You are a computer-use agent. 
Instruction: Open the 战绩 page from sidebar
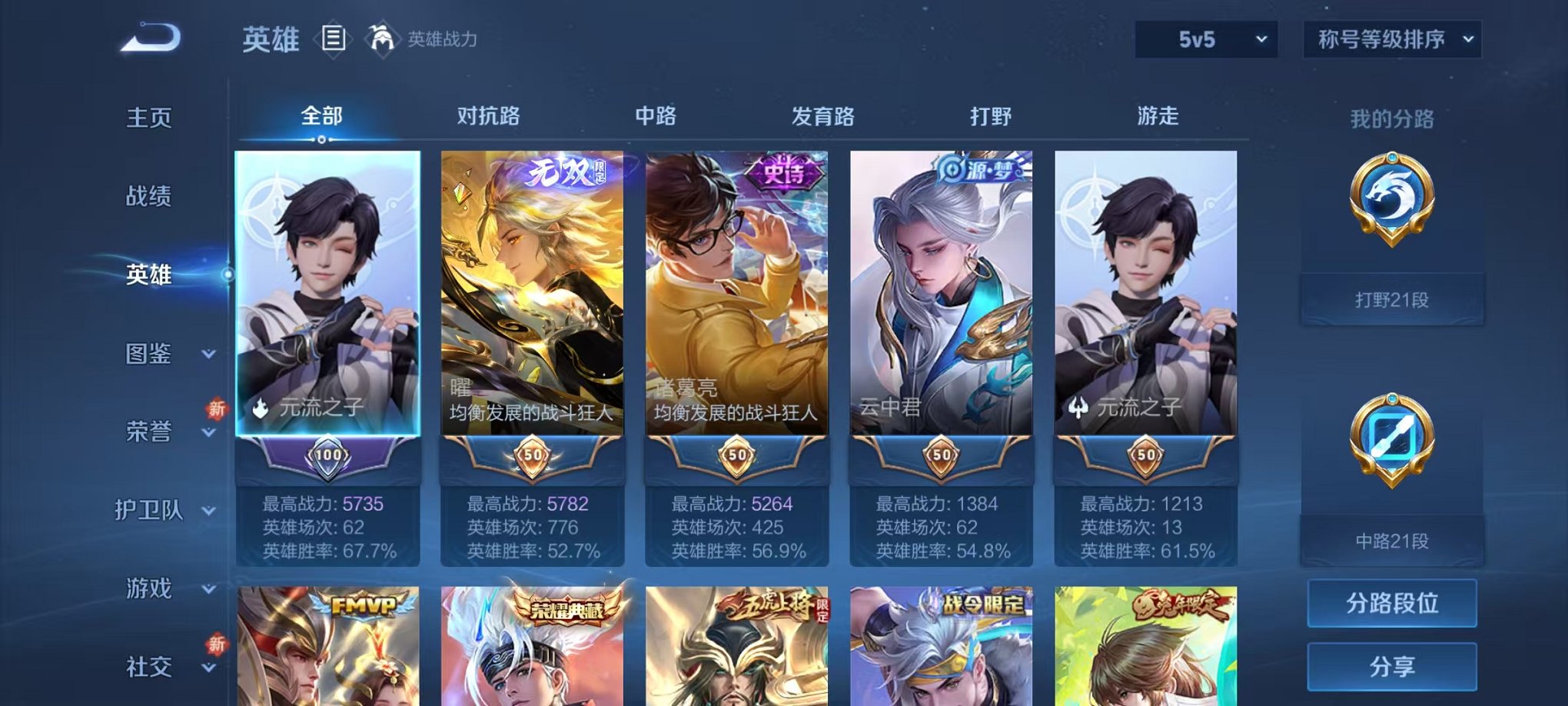[148, 197]
